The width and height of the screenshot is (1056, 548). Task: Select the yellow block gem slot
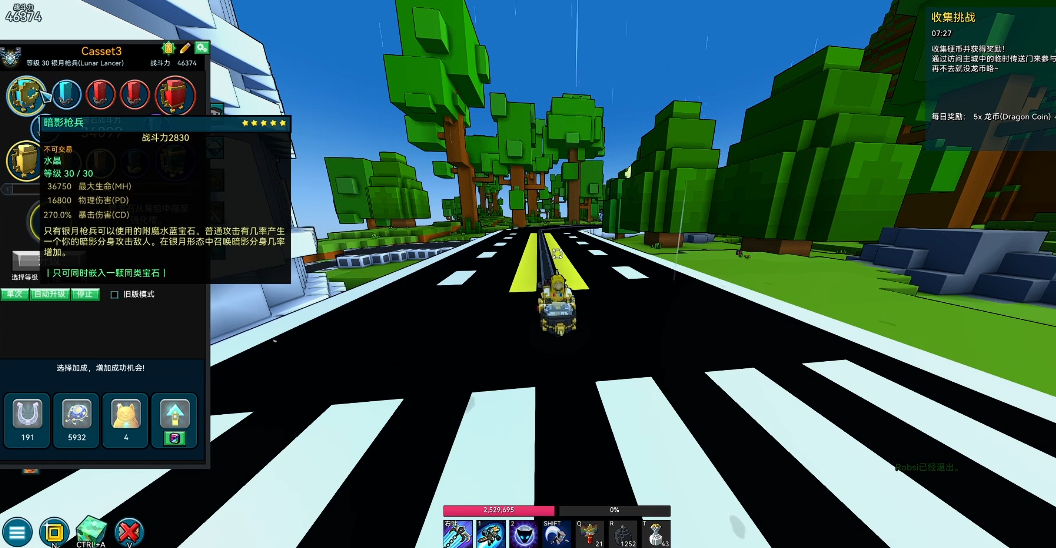pyautogui.click(x=24, y=159)
